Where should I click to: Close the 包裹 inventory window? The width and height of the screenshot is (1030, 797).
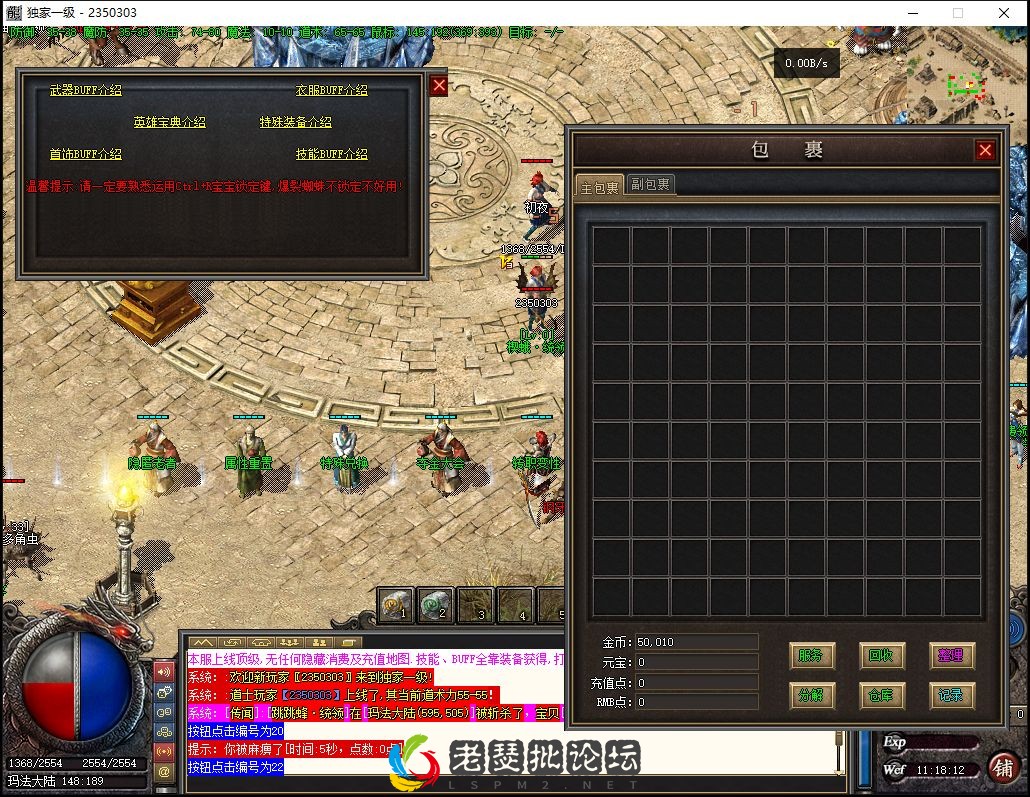click(985, 150)
